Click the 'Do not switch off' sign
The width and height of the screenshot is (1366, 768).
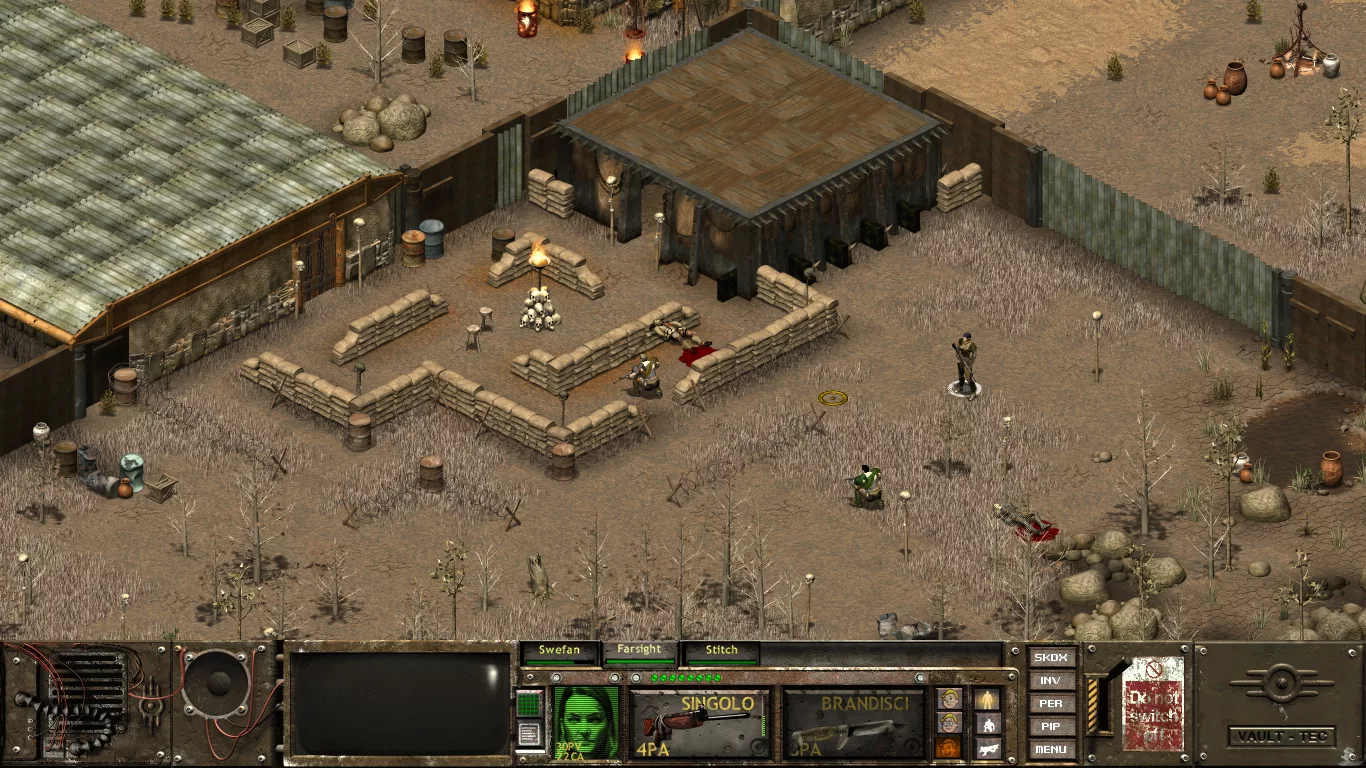click(1152, 703)
